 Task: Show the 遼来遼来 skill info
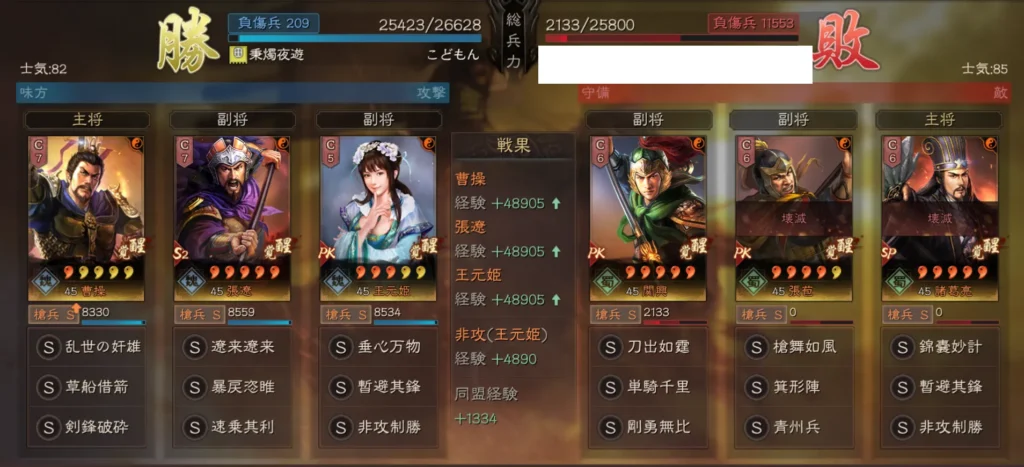pos(232,347)
